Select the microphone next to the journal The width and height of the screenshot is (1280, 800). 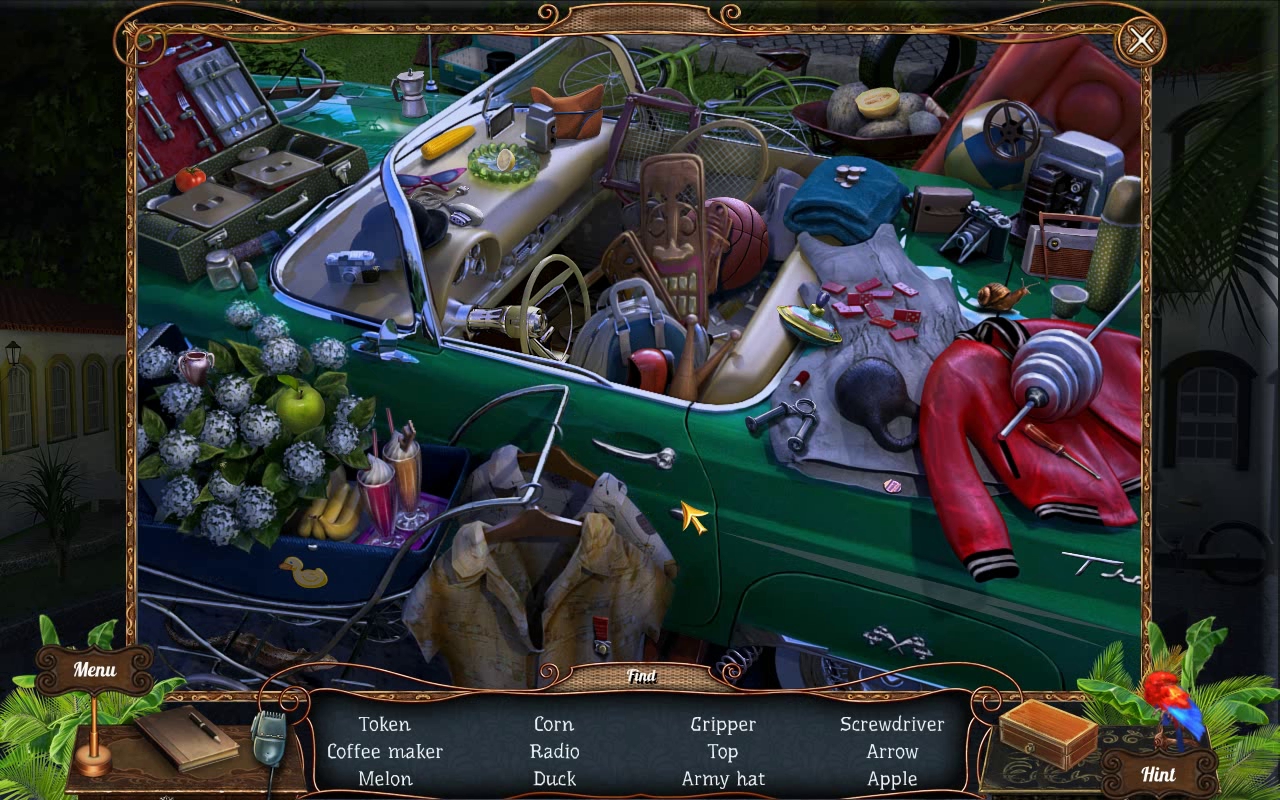(267, 741)
